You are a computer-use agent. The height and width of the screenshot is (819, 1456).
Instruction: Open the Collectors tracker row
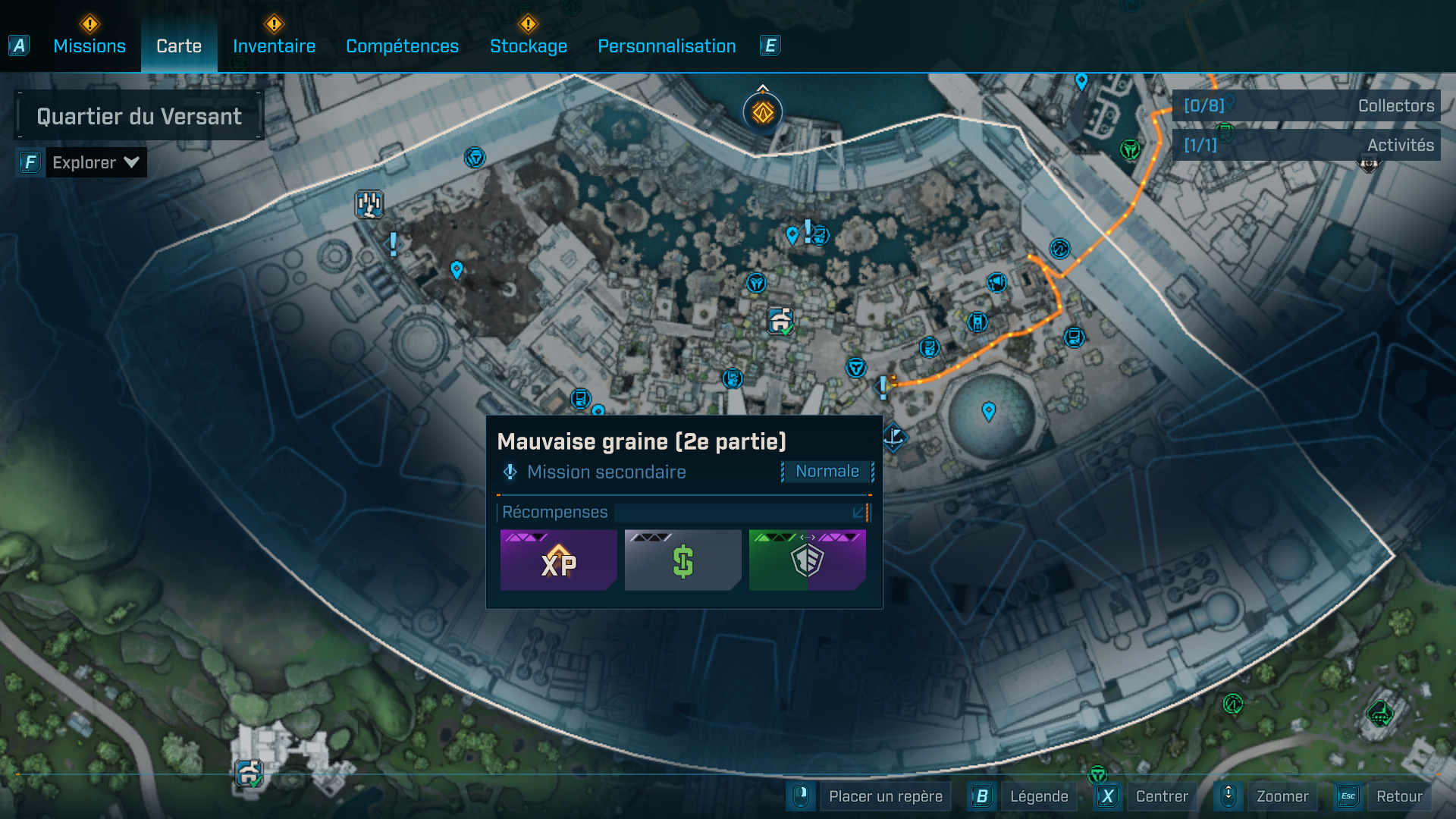point(1307,106)
